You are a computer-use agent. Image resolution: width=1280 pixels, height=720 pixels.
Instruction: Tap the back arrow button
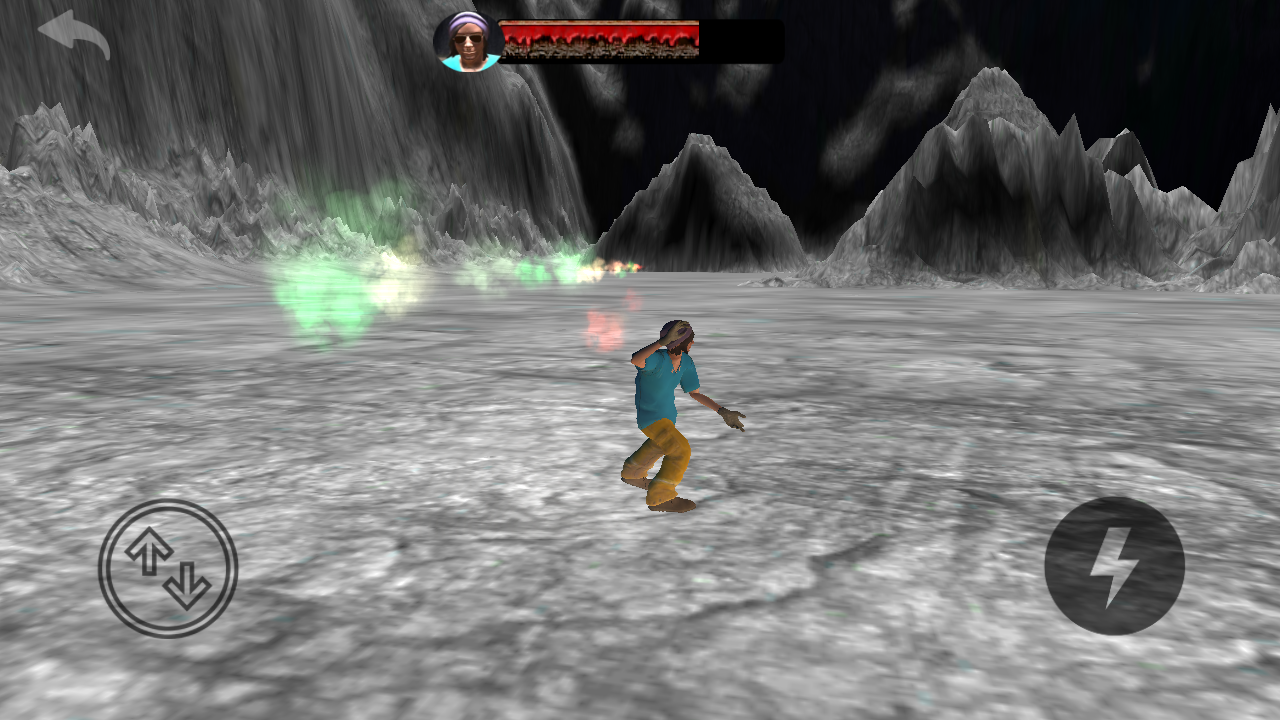(74, 34)
